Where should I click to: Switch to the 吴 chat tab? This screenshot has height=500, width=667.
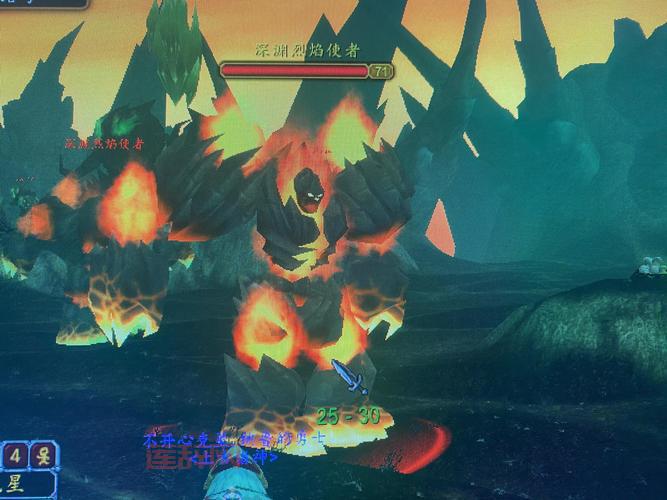coord(42,456)
